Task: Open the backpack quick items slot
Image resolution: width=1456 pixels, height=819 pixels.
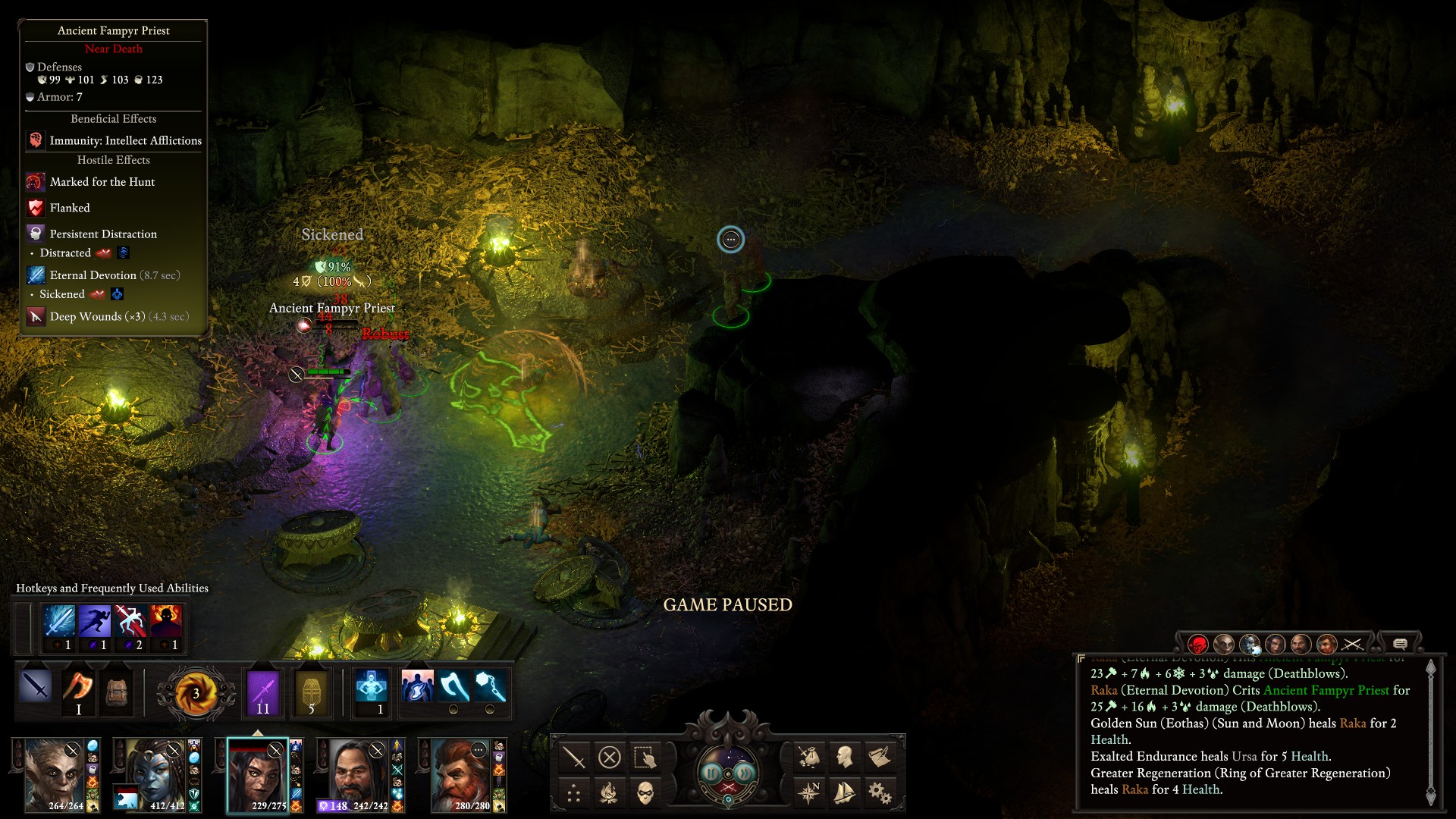Action: coord(117,691)
